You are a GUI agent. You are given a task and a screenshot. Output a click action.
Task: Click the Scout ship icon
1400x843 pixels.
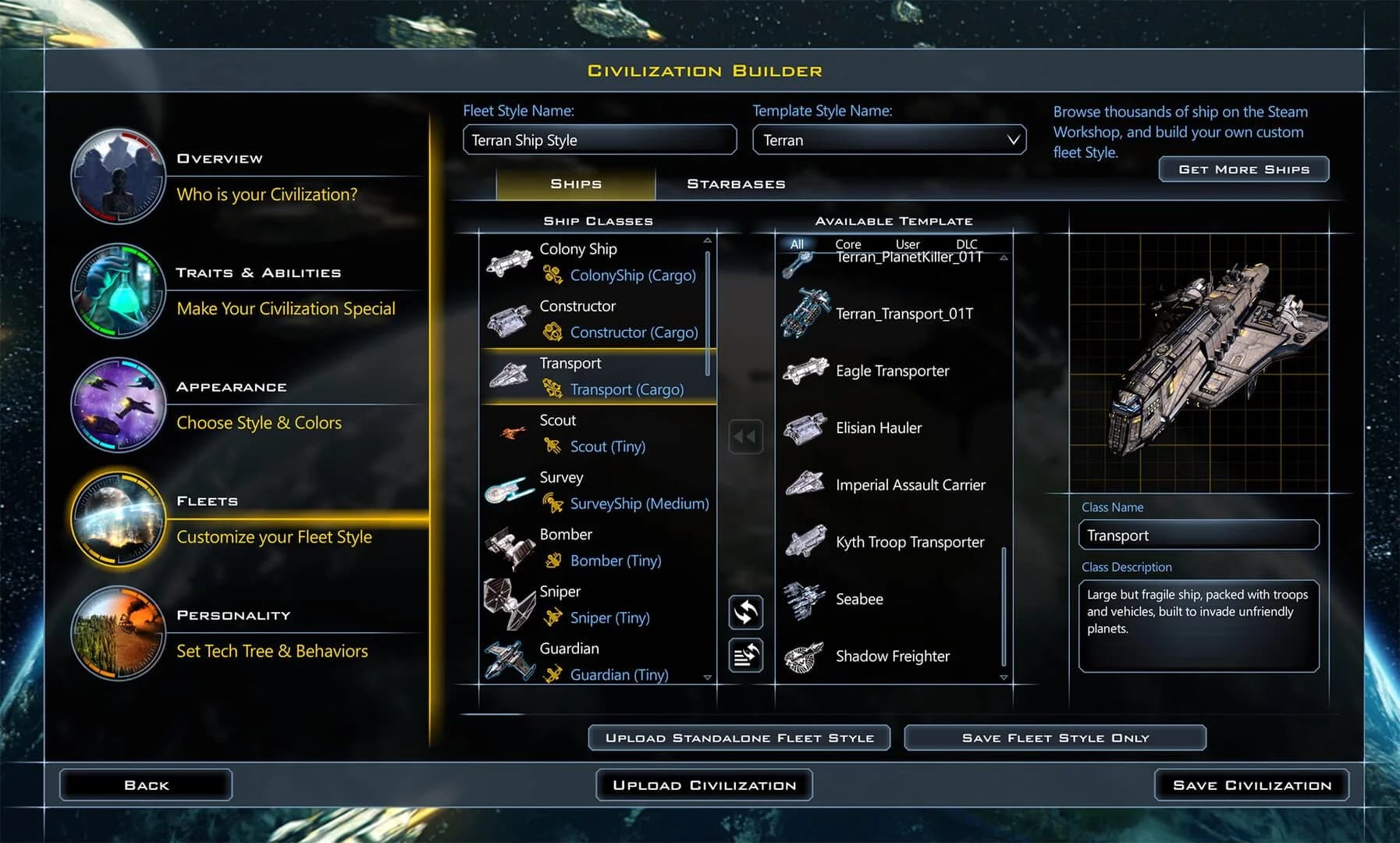click(x=512, y=432)
